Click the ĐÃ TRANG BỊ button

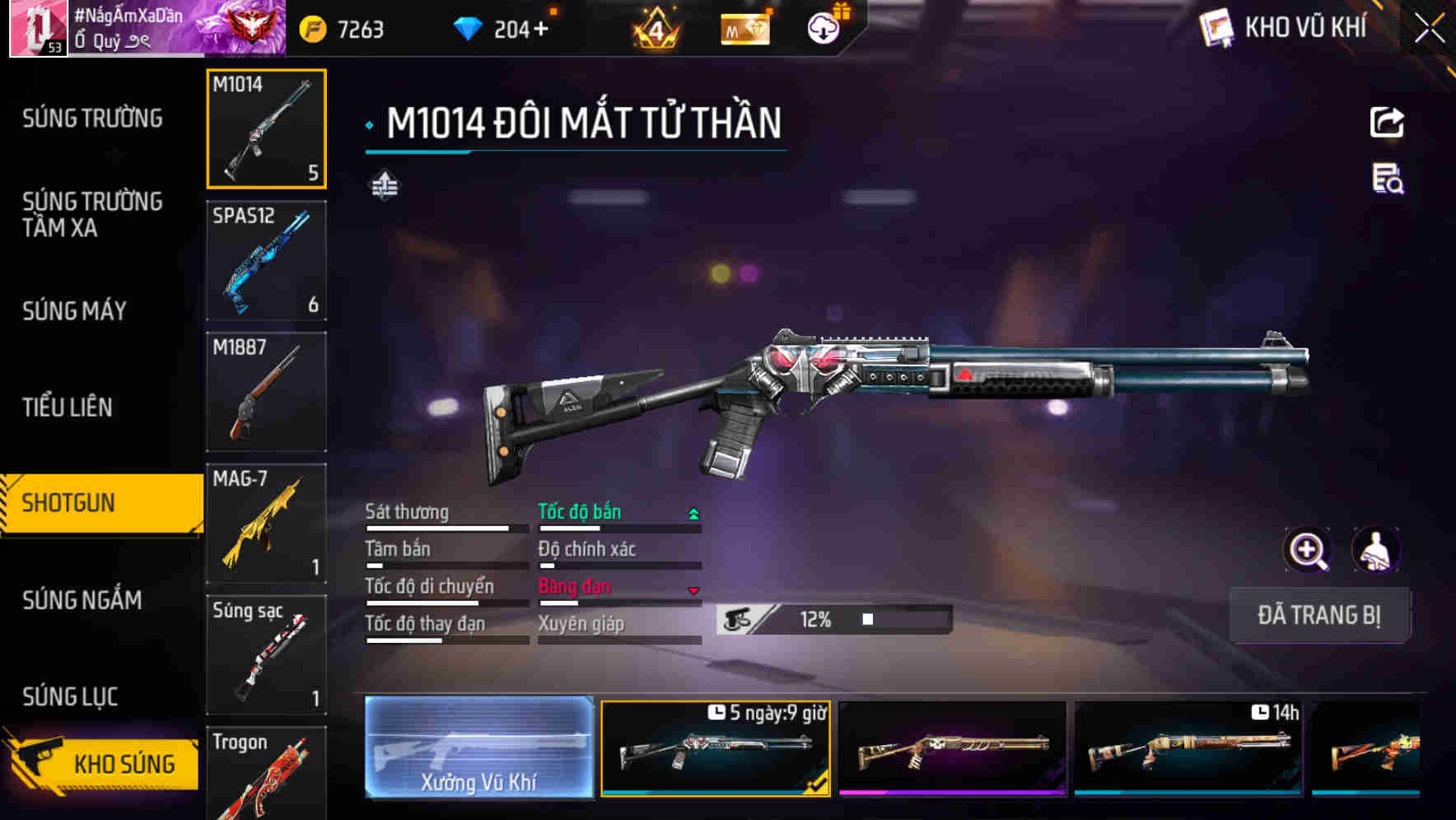point(1318,615)
